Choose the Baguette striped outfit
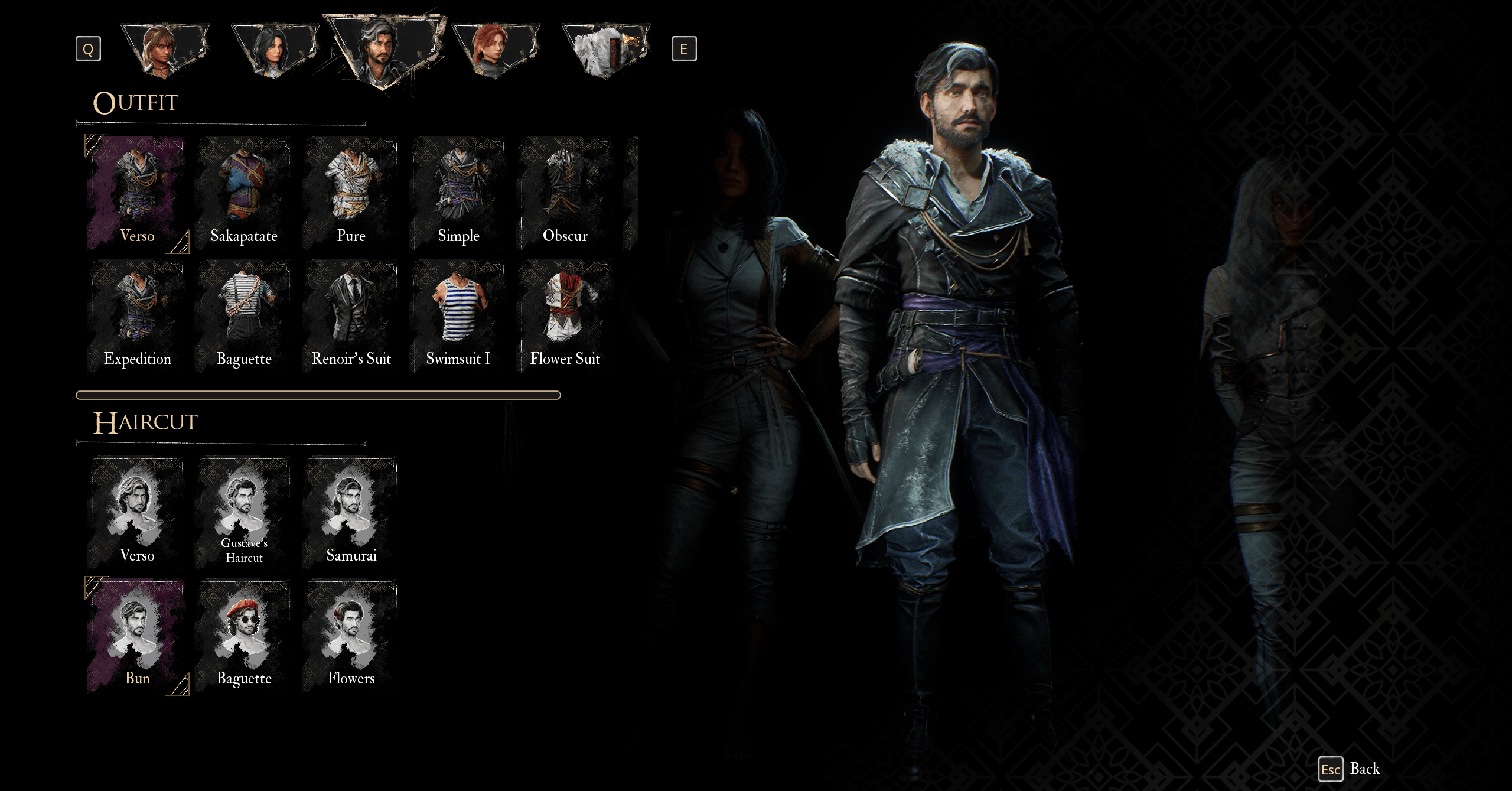 tap(244, 317)
